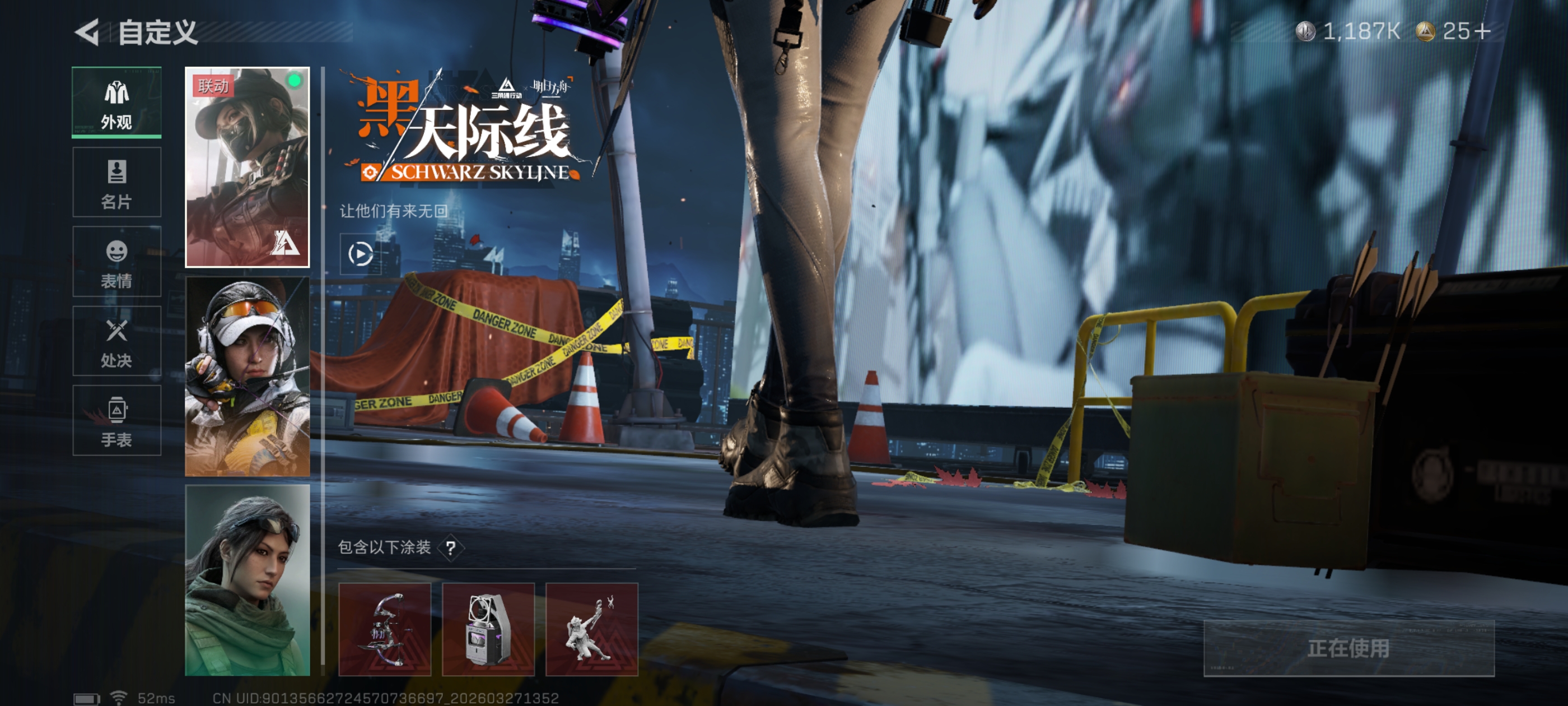Choose the orange goggles archer skin
This screenshot has height=706, width=1568.
click(x=247, y=377)
